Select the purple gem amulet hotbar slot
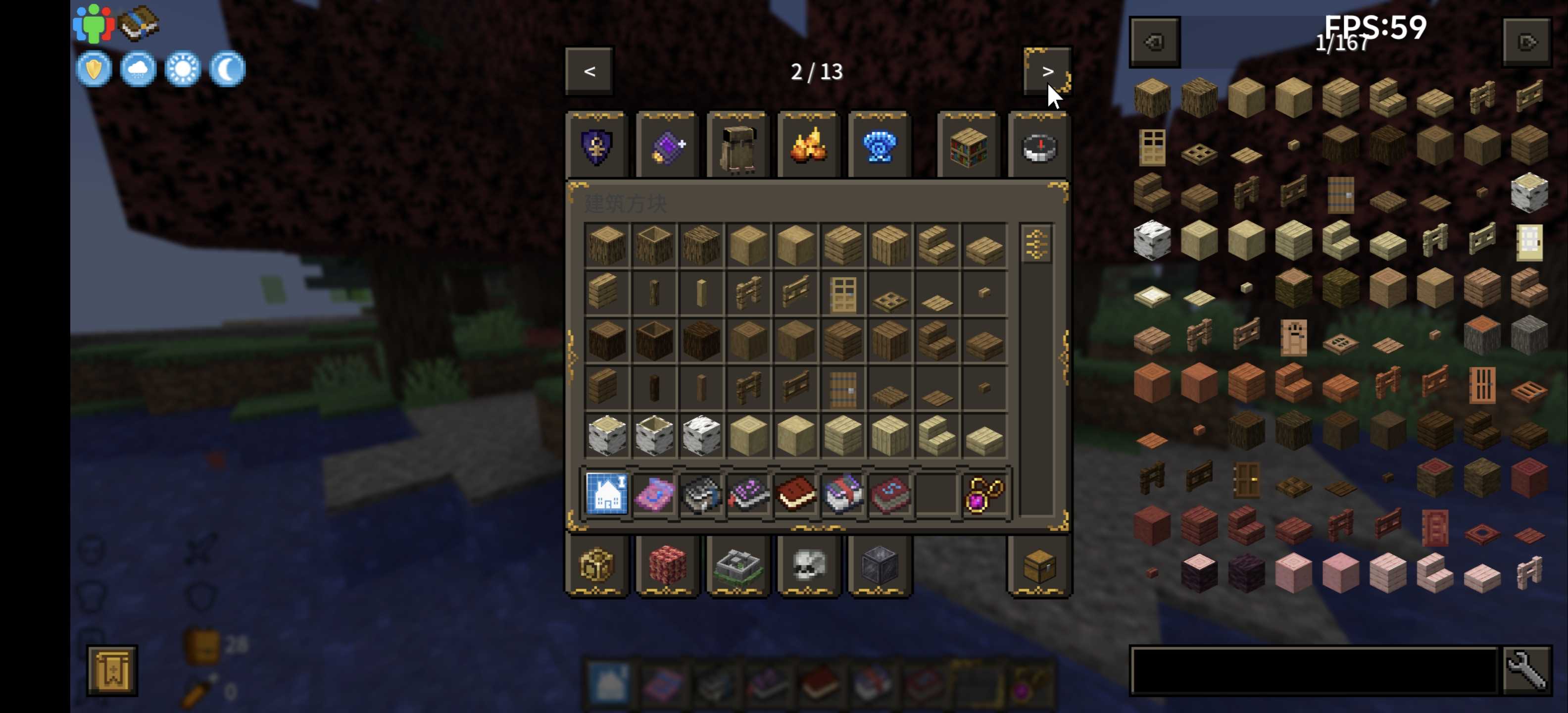This screenshot has width=1568, height=713. pos(984,494)
